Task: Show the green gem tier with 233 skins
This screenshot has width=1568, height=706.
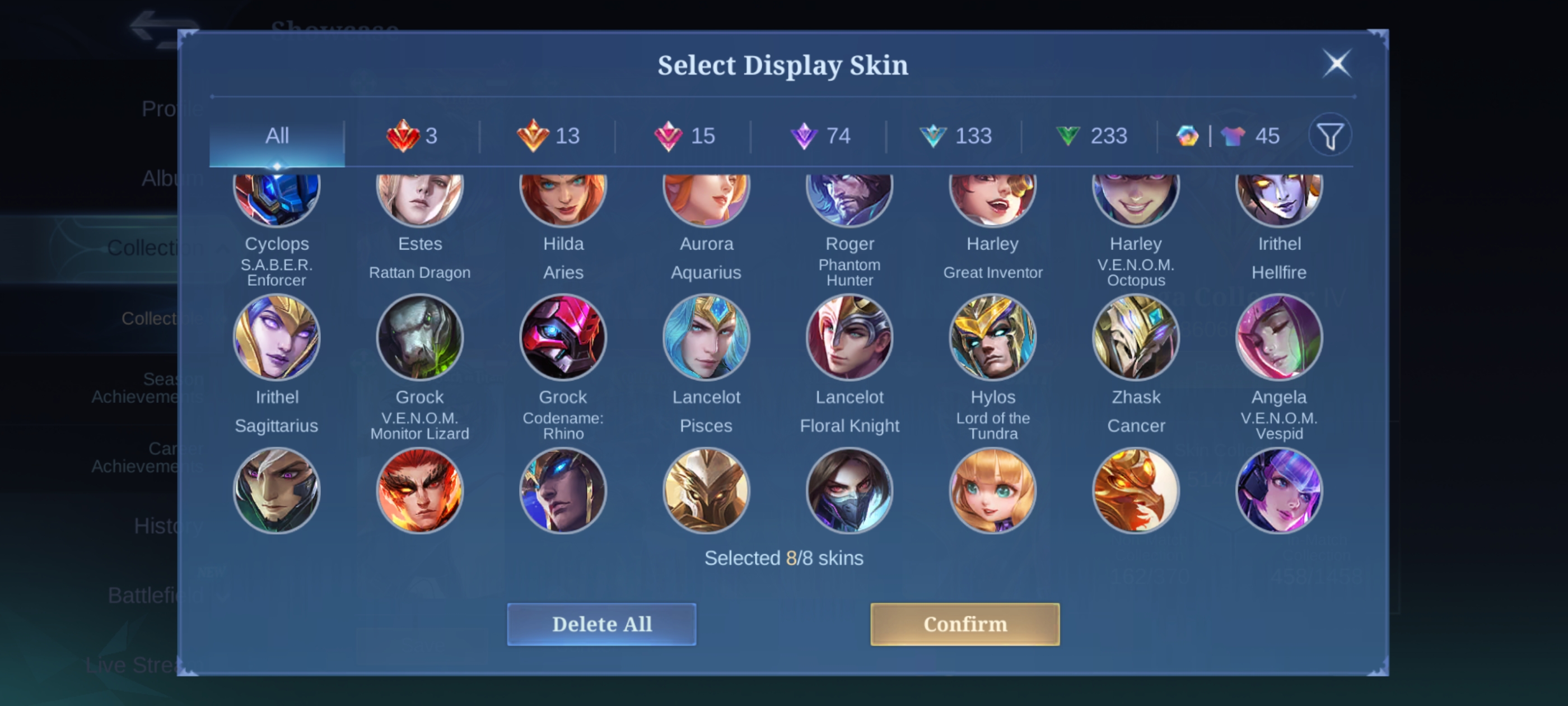Action: (x=1091, y=136)
